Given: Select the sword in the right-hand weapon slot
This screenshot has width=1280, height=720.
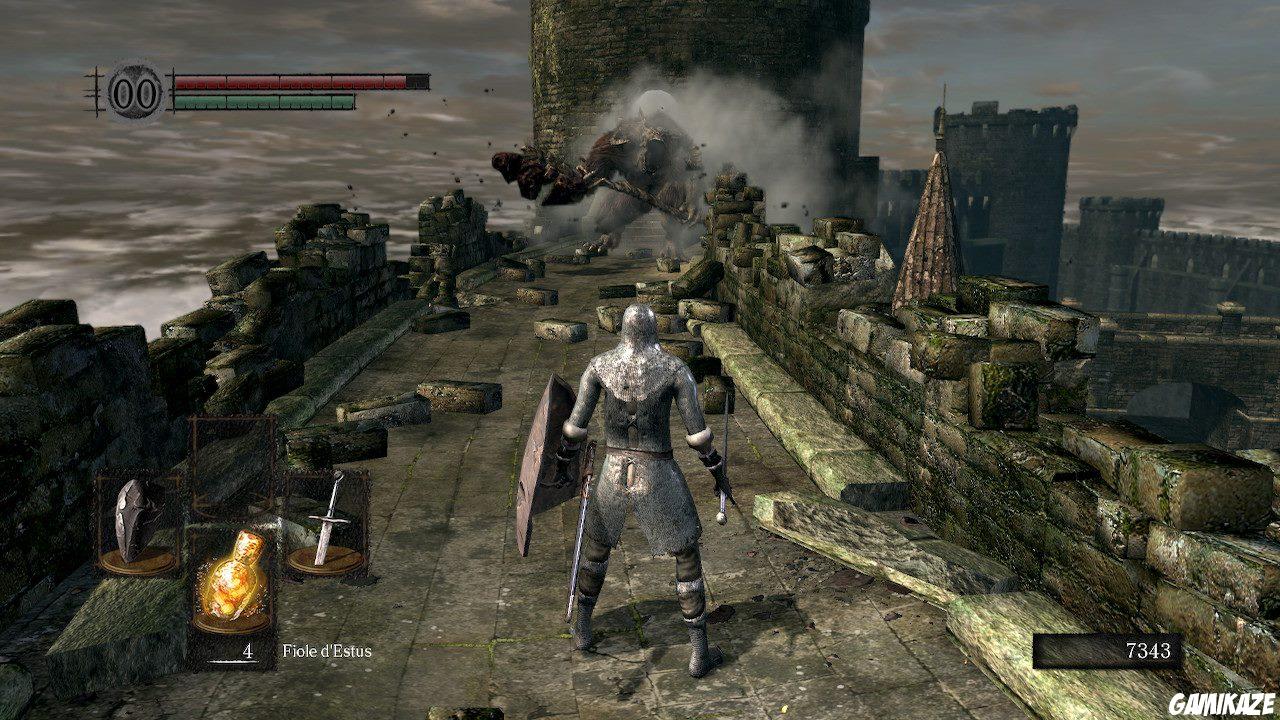Looking at the screenshot, I should 330,520.
